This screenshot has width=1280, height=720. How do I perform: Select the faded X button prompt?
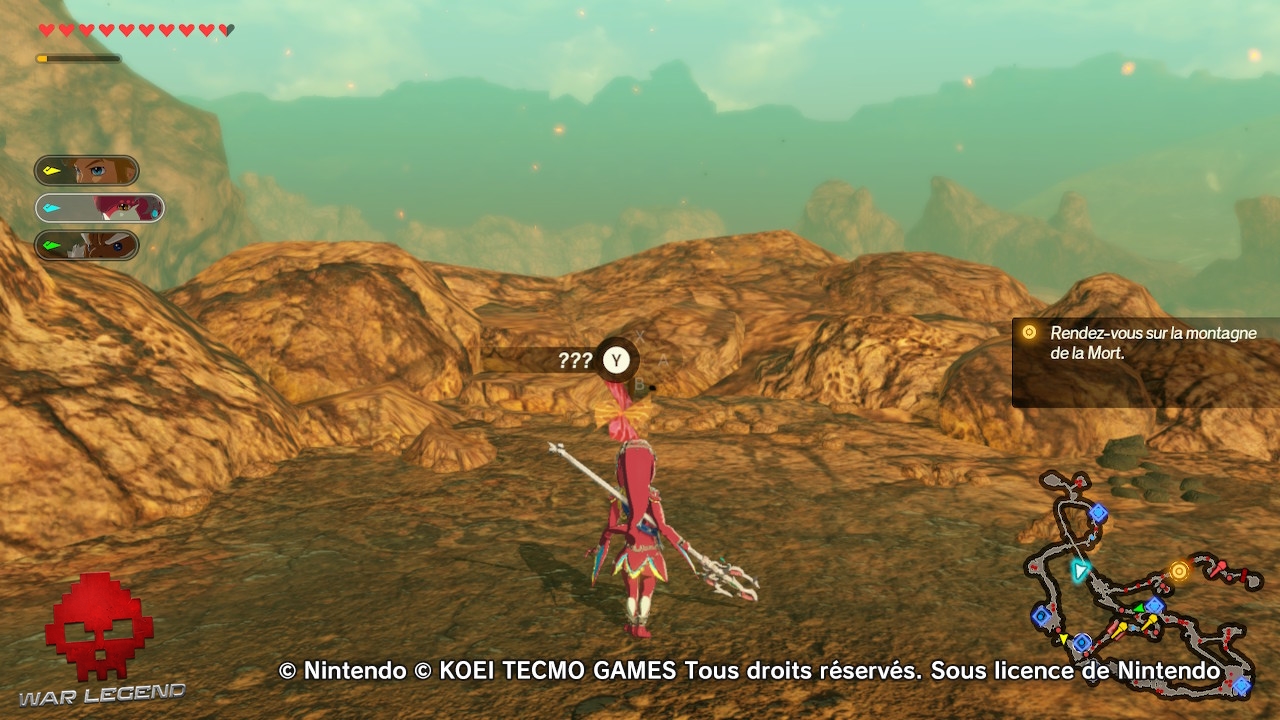pos(640,334)
